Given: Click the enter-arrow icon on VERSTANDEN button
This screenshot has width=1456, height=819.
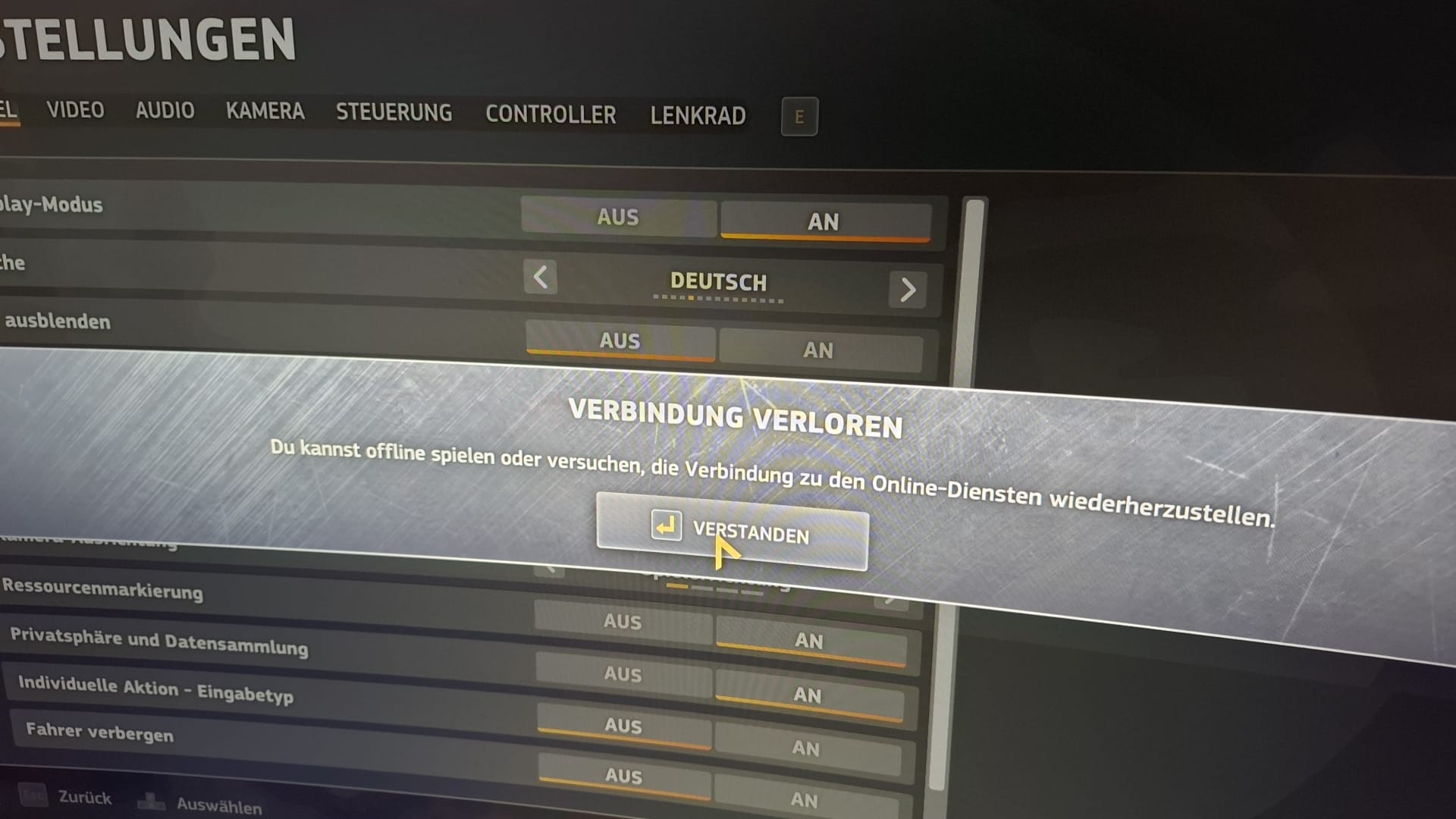Looking at the screenshot, I should click(666, 526).
